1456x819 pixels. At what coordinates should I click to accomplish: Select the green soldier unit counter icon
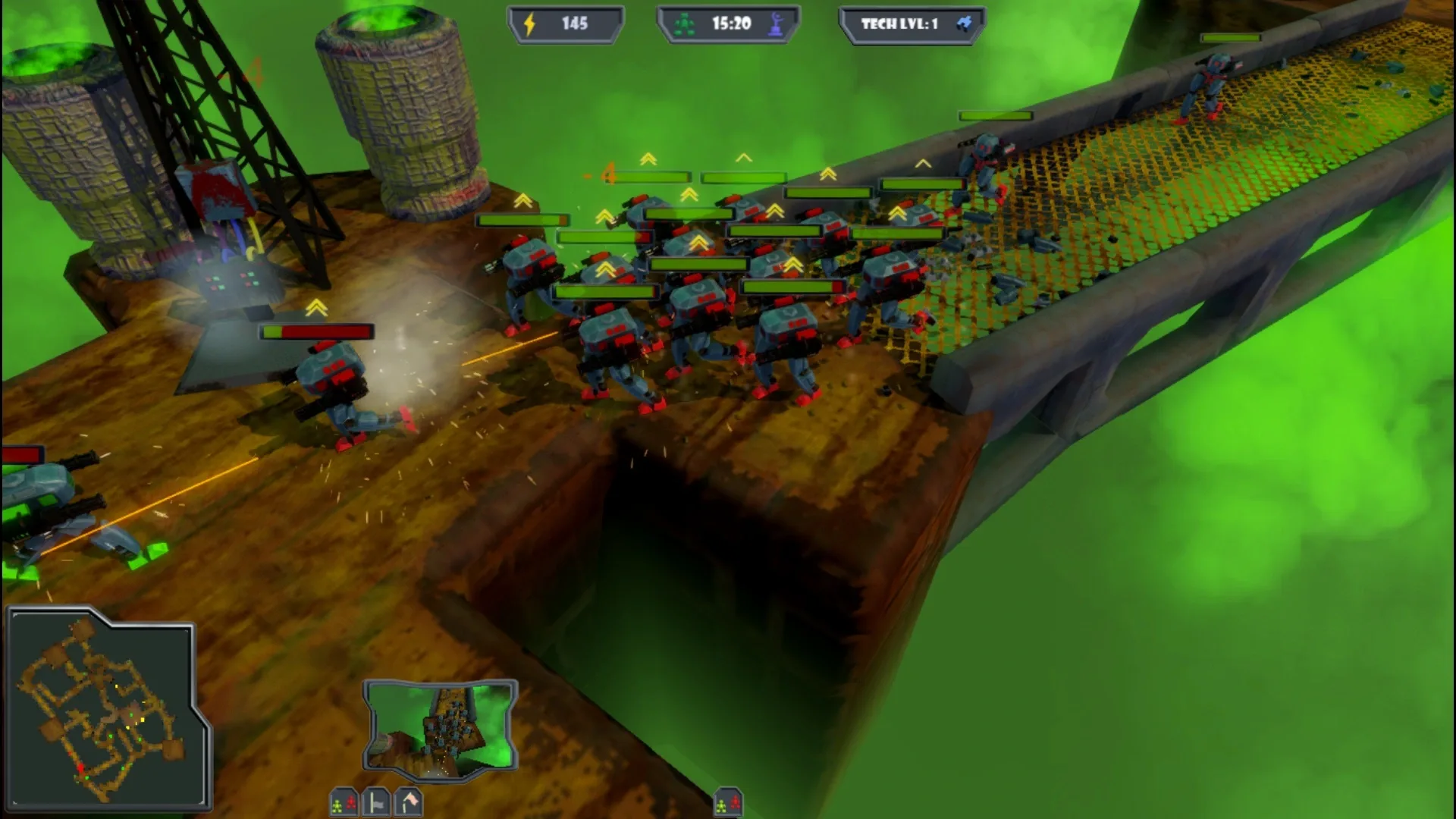tap(684, 24)
